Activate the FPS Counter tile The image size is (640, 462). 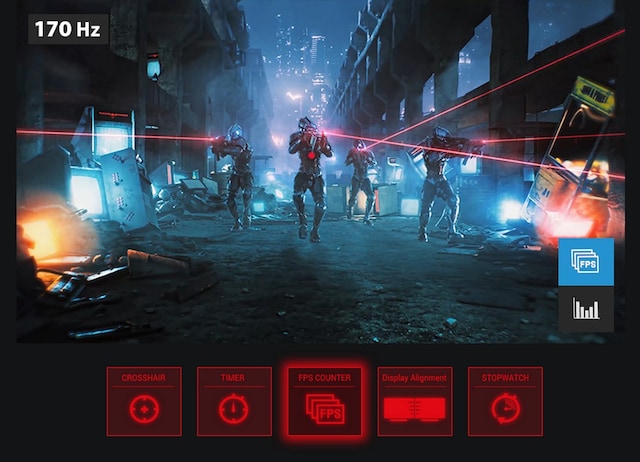point(324,401)
